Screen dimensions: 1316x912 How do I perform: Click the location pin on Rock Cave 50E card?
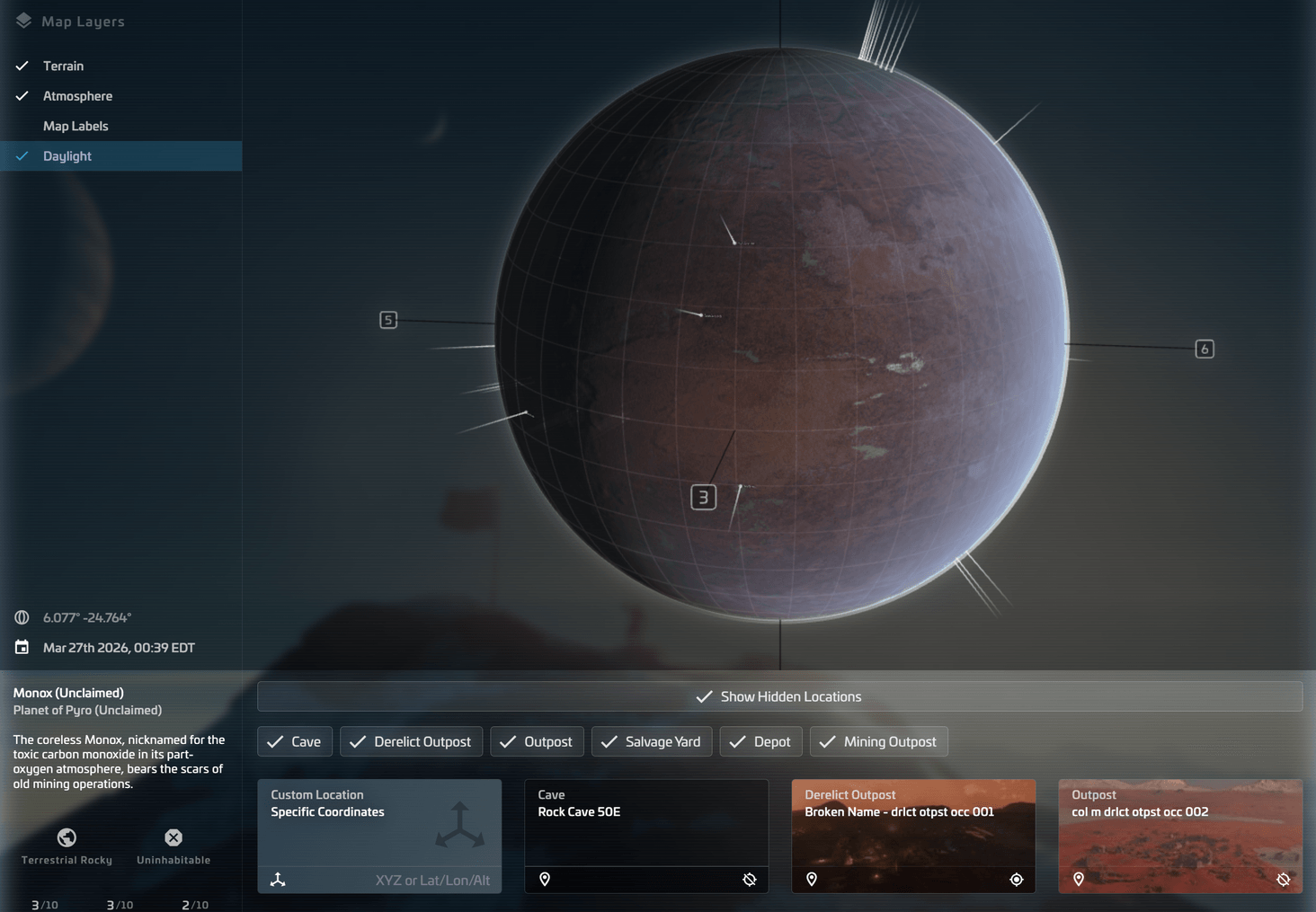(x=545, y=880)
